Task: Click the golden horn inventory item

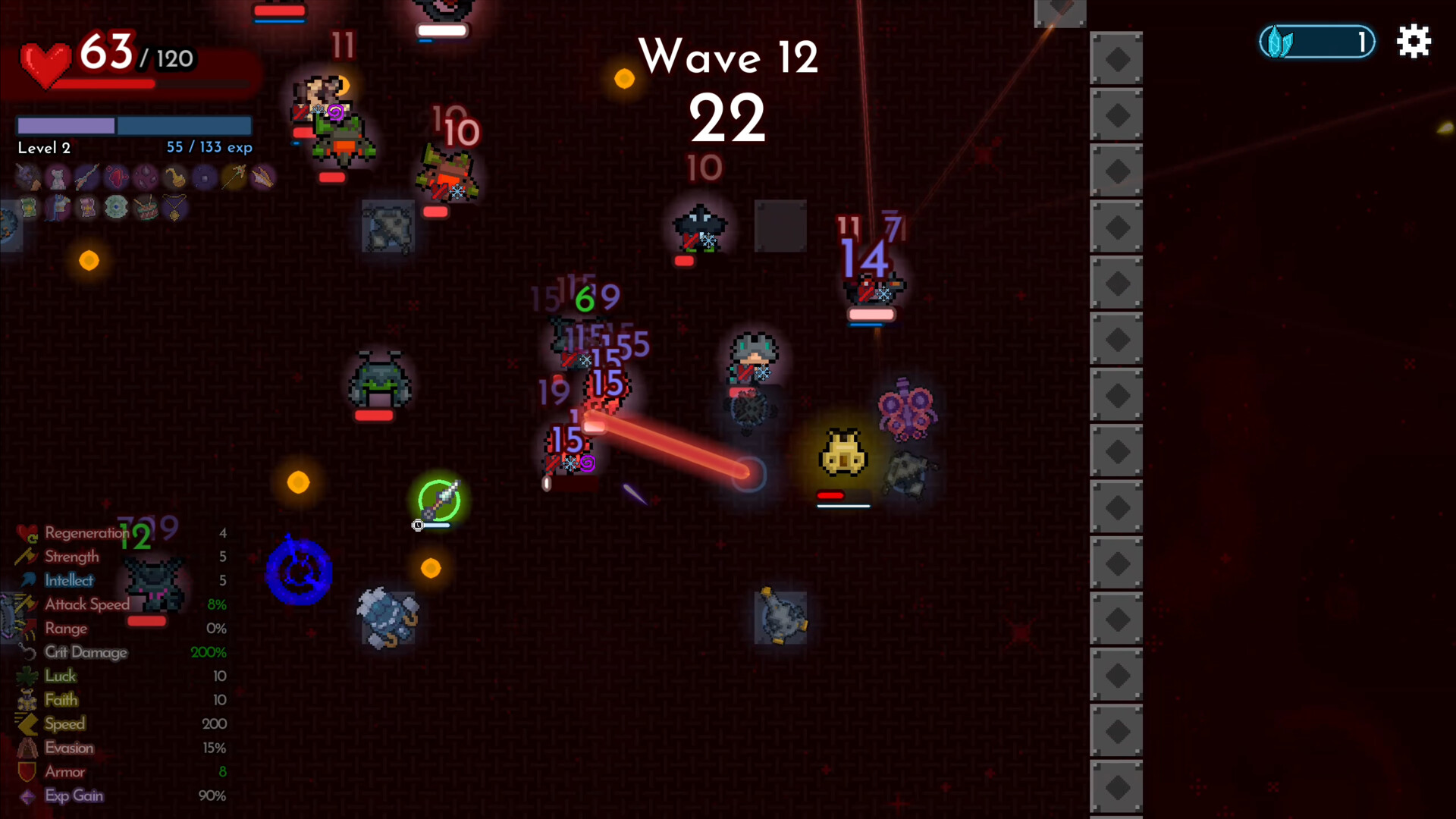Action: coord(174,177)
